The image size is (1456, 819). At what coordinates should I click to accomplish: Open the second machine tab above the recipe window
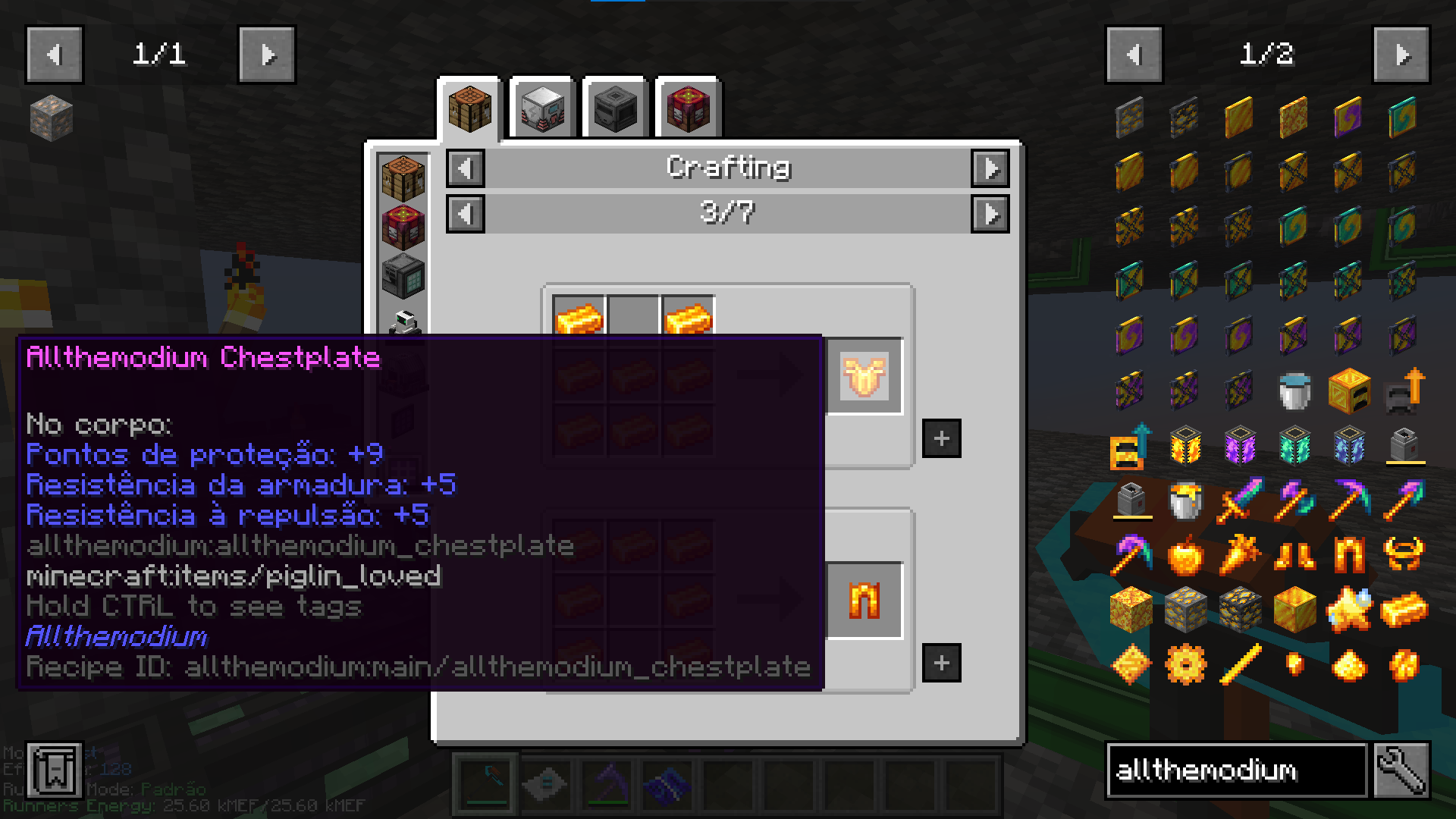[x=543, y=106]
